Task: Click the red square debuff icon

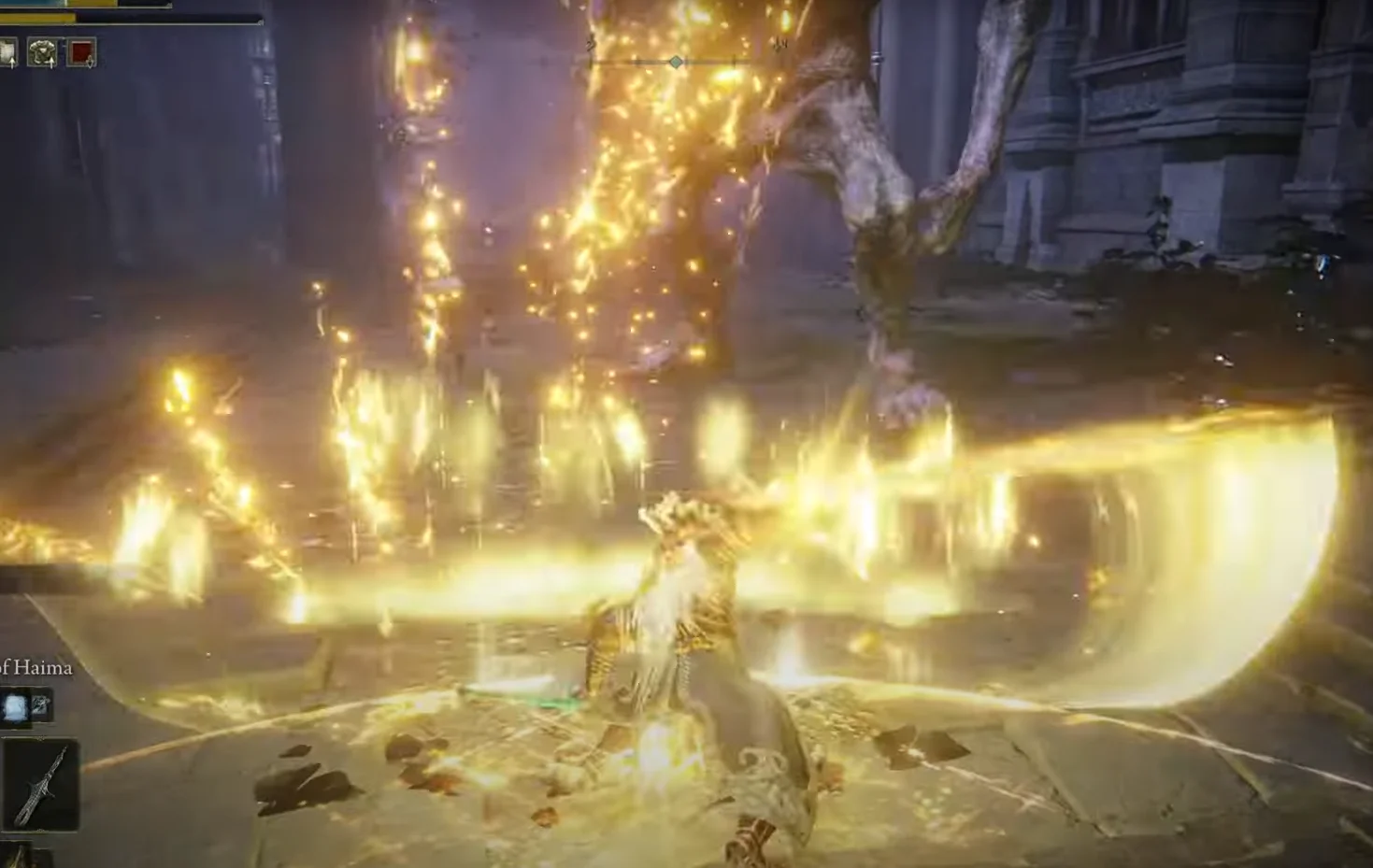Action: [x=82, y=53]
